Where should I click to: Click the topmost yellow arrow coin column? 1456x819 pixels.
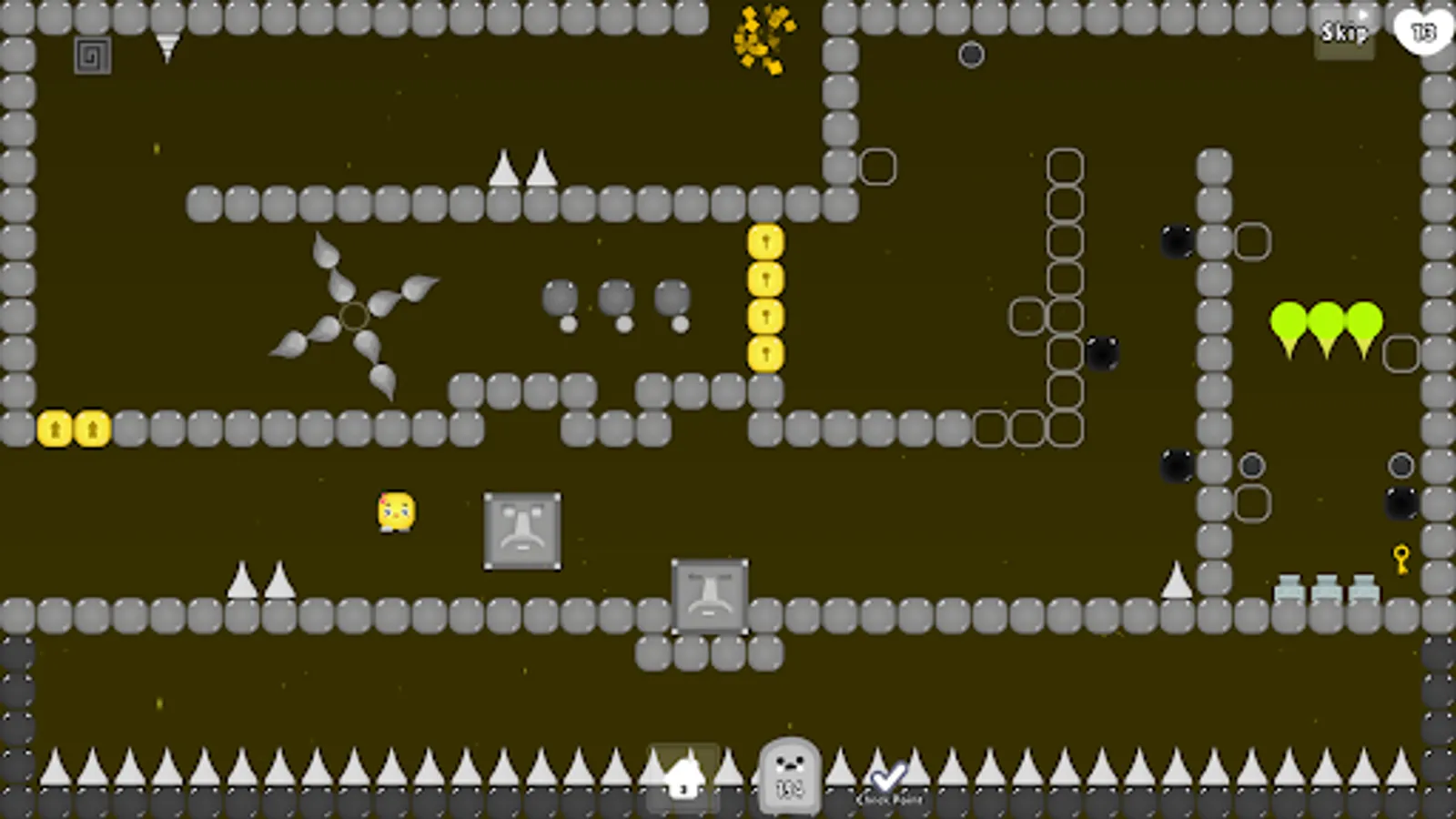pos(766,241)
